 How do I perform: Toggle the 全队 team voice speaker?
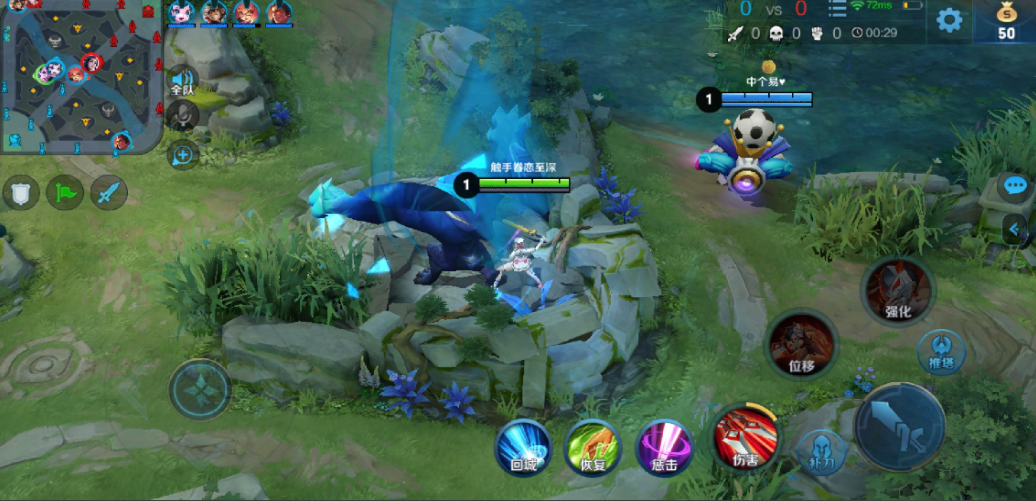tap(181, 81)
